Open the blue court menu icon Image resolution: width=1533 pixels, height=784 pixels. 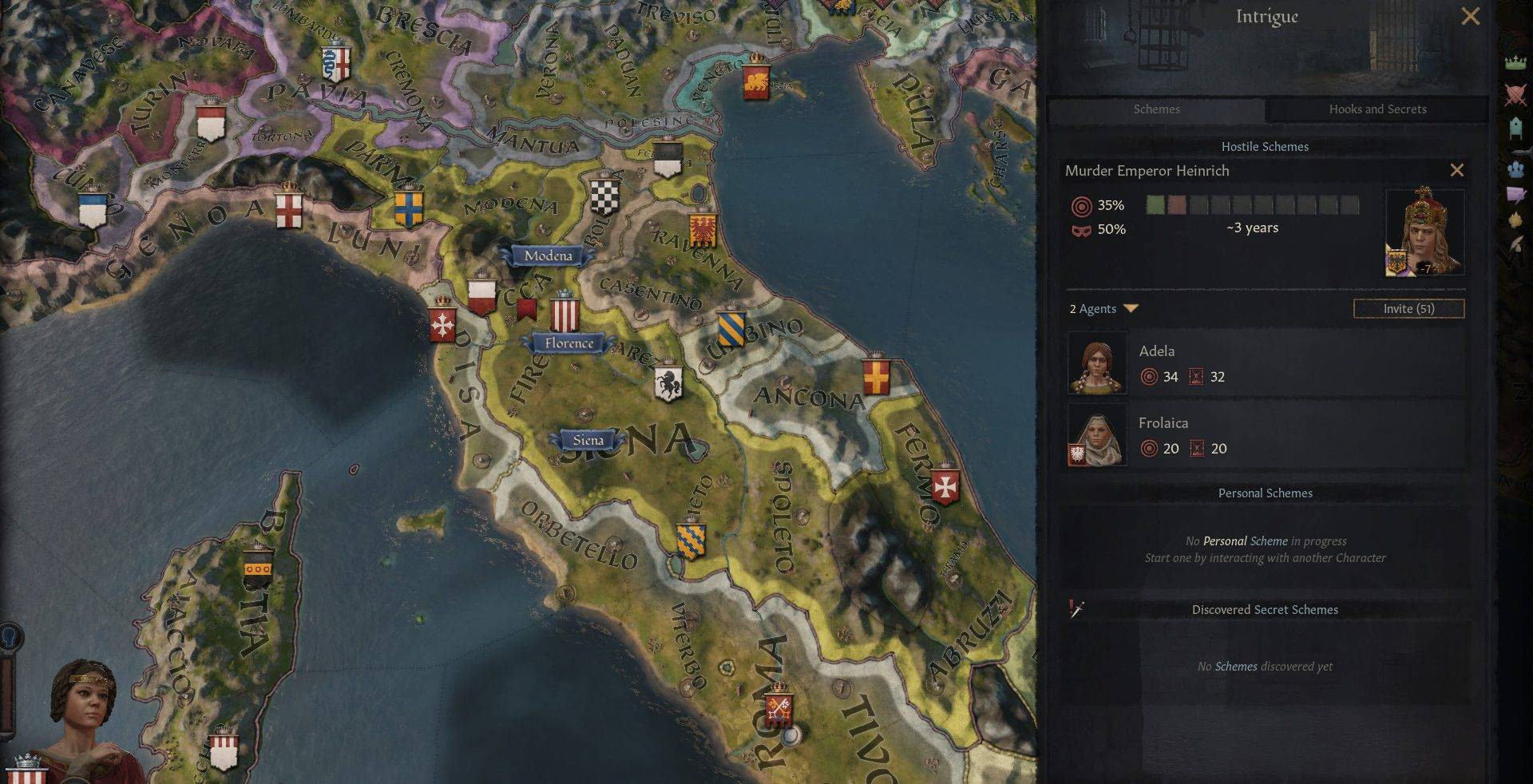[x=1515, y=168]
